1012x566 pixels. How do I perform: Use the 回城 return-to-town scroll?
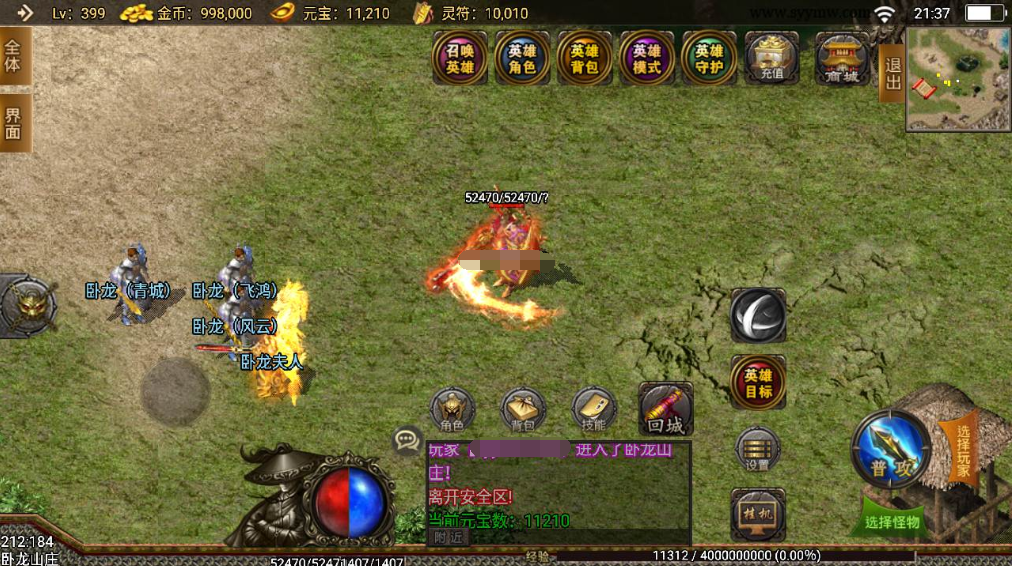665,408
